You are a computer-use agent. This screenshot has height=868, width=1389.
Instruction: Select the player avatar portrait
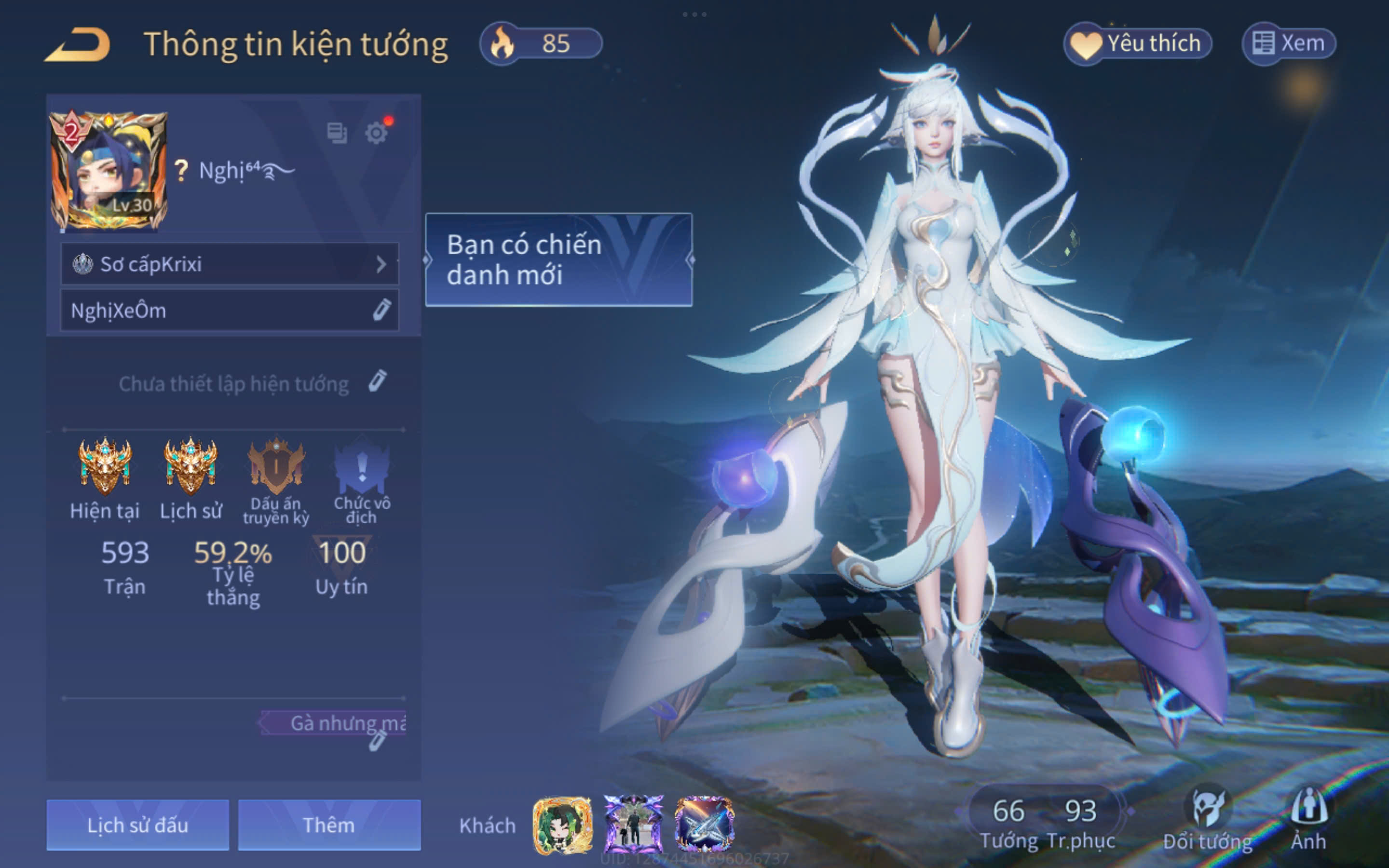click(x=109, y=171)
